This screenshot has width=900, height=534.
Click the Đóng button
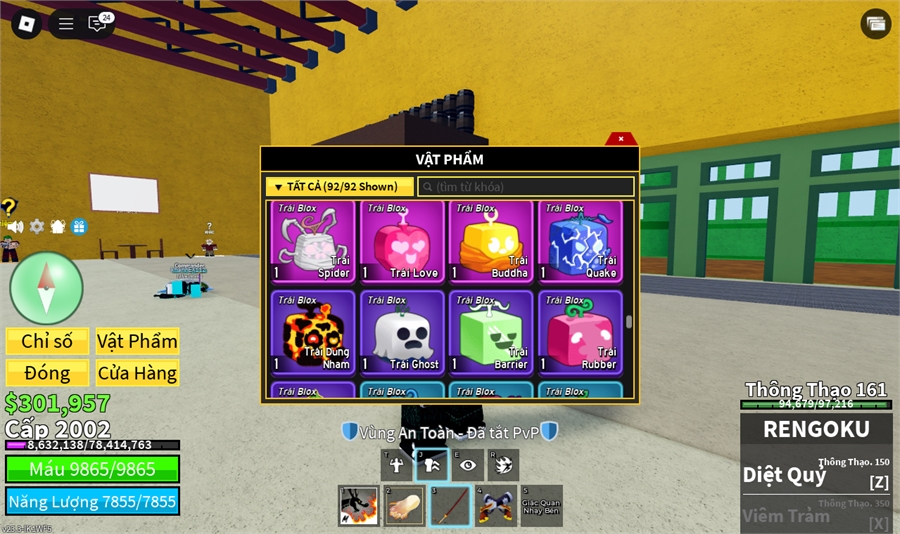coord(47,373)
